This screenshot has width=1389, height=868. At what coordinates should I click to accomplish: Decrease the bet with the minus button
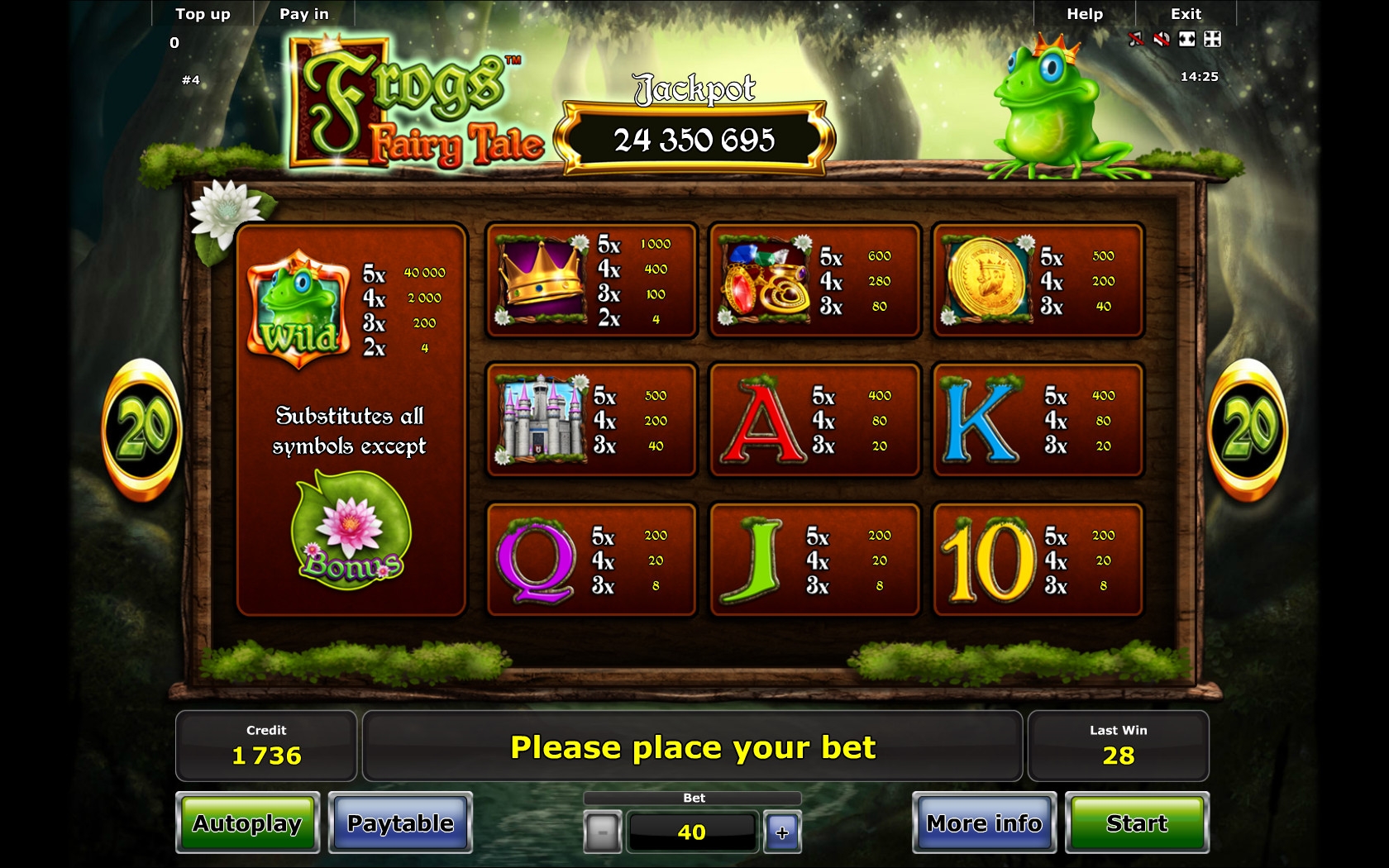(x=603, y=832)
